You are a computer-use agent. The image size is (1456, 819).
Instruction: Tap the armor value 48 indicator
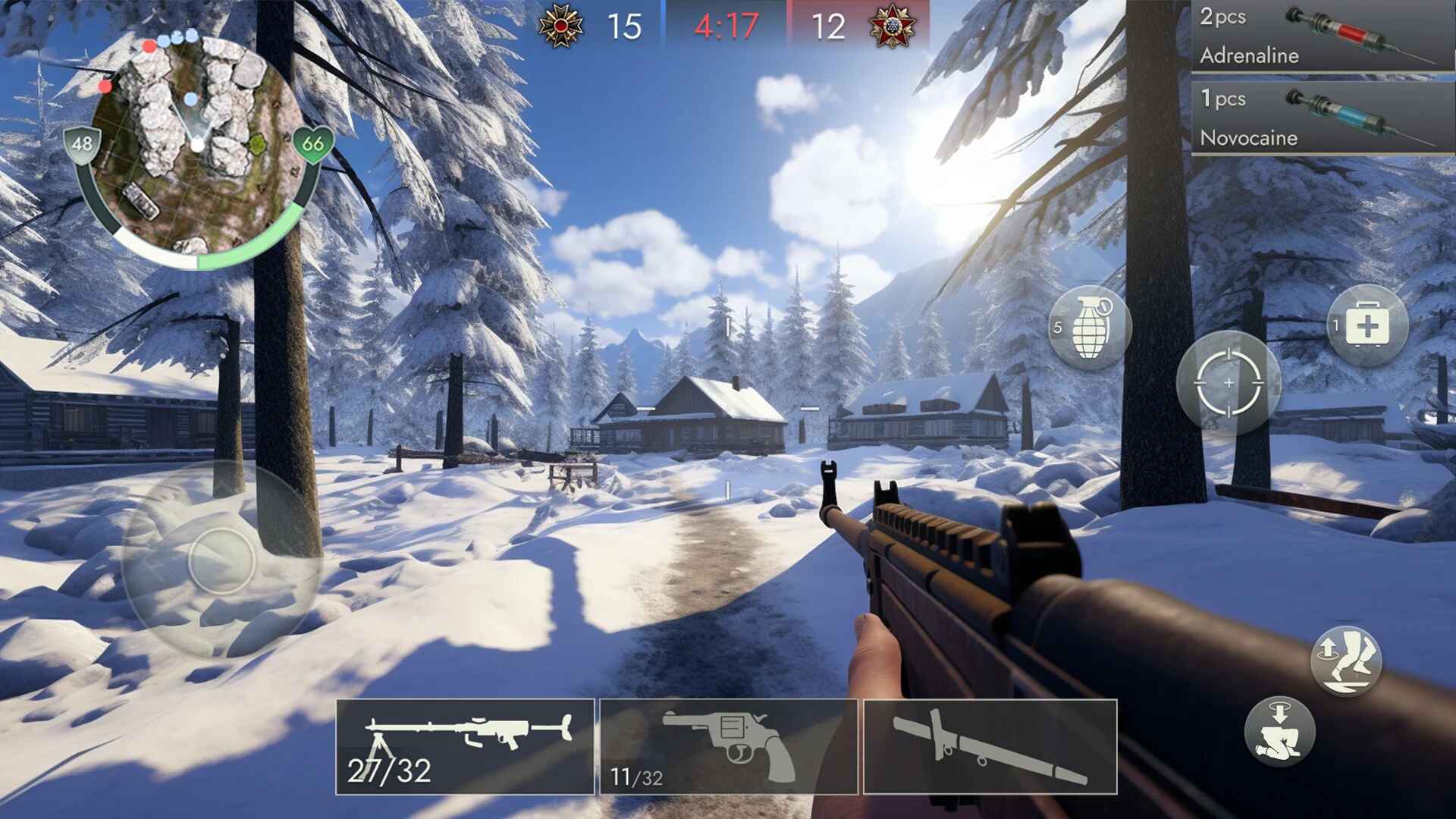click(x=83, y=143)
